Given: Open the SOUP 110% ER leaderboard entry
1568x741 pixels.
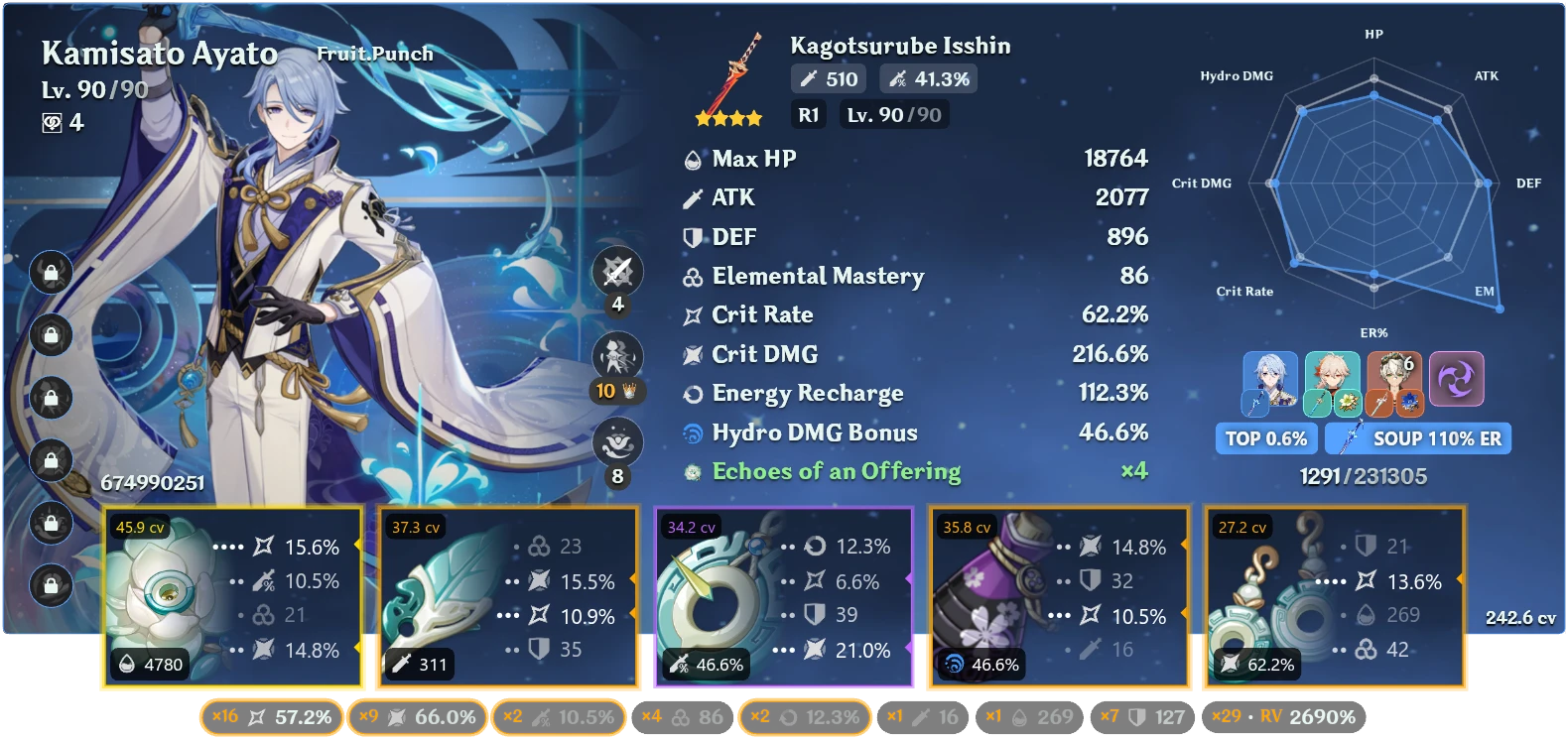Looking at the screenshot, I should click(x=1417, y=438).
